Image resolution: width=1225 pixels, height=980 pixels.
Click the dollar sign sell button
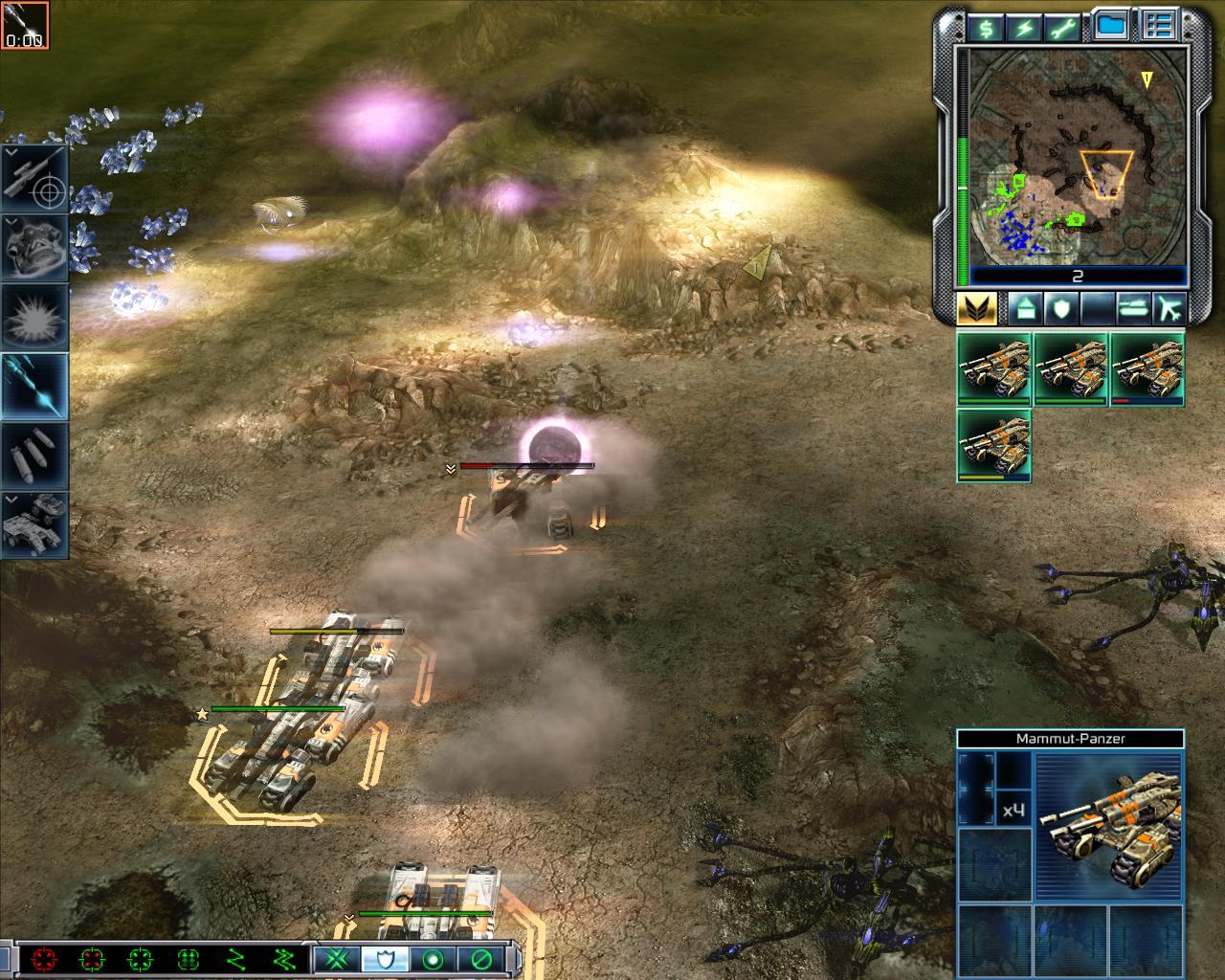coord(985,28)
